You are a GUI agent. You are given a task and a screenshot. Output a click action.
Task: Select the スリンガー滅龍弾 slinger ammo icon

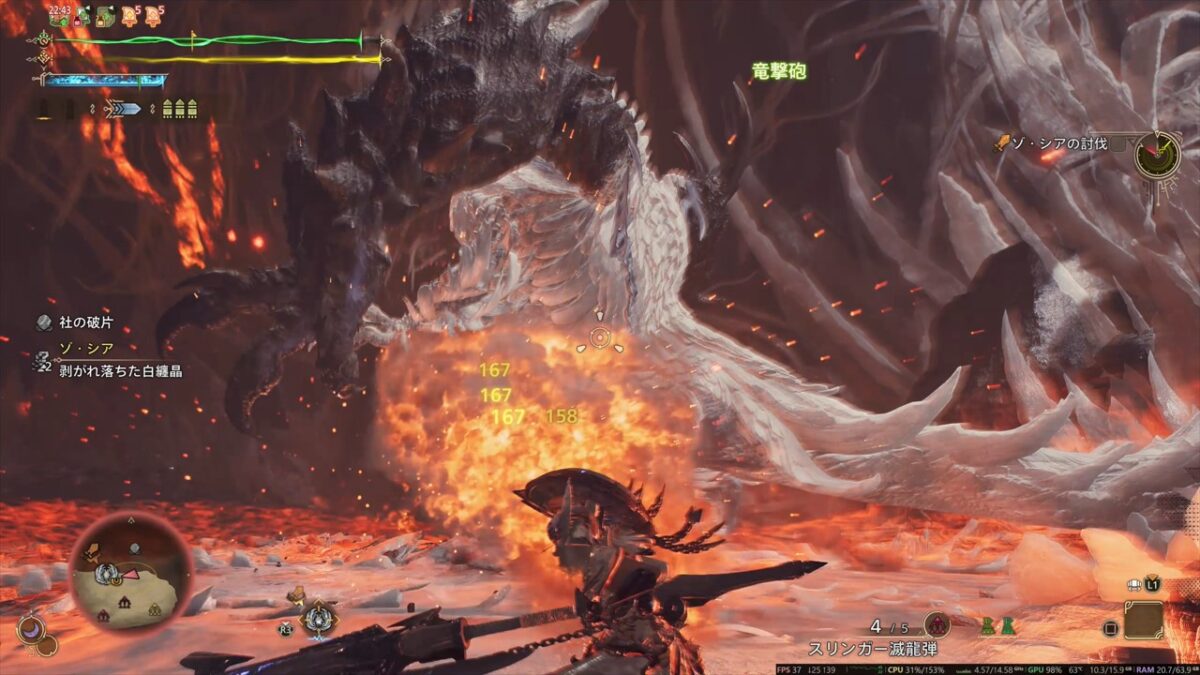click(937, 626)
